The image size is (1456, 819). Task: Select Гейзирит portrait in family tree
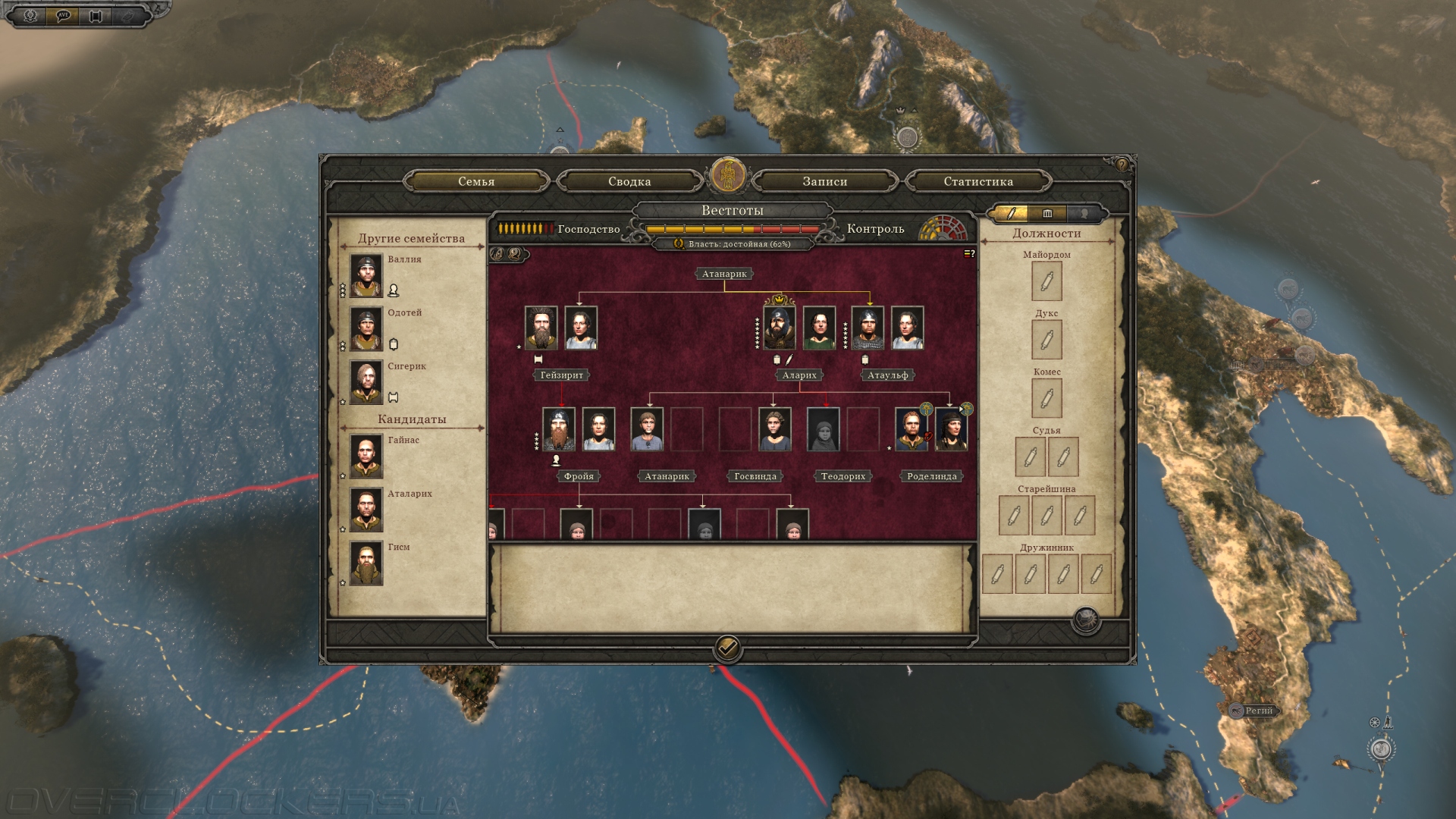[541, 328]
